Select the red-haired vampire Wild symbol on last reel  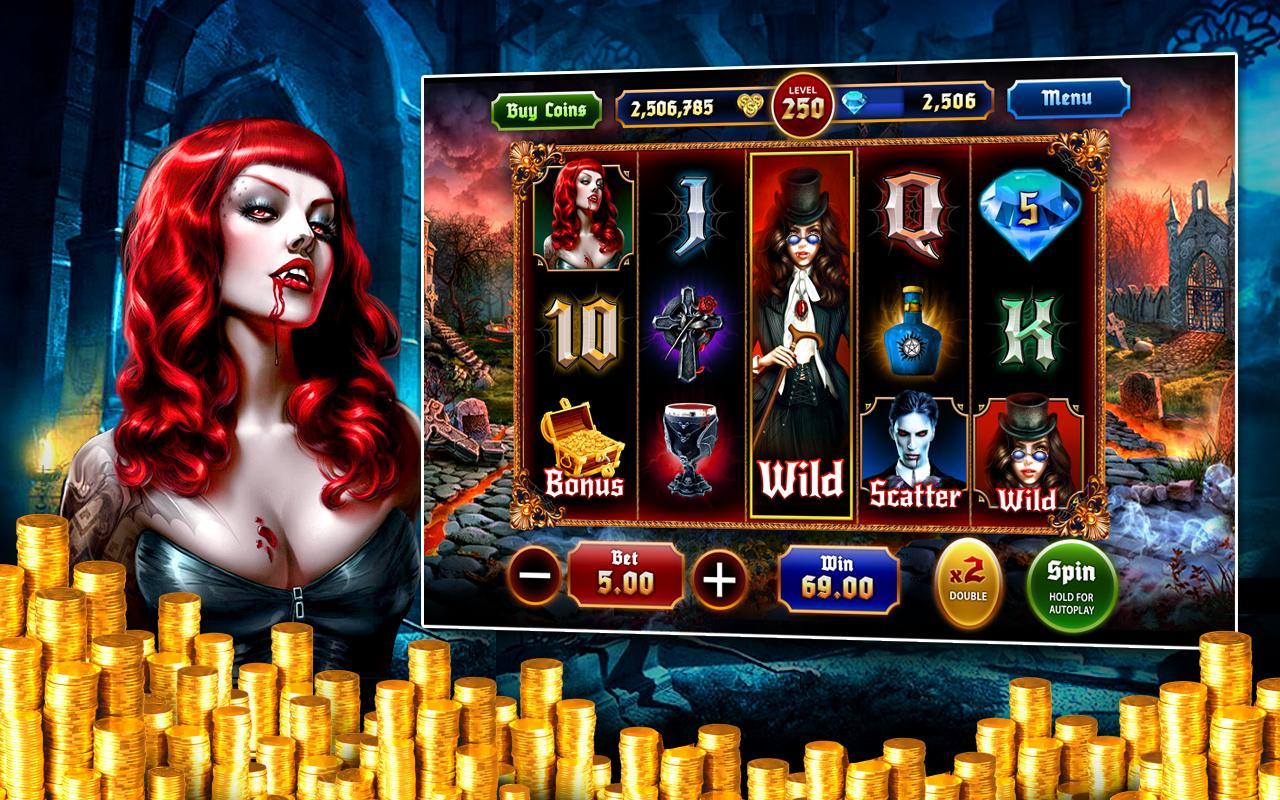point(1025,455)
